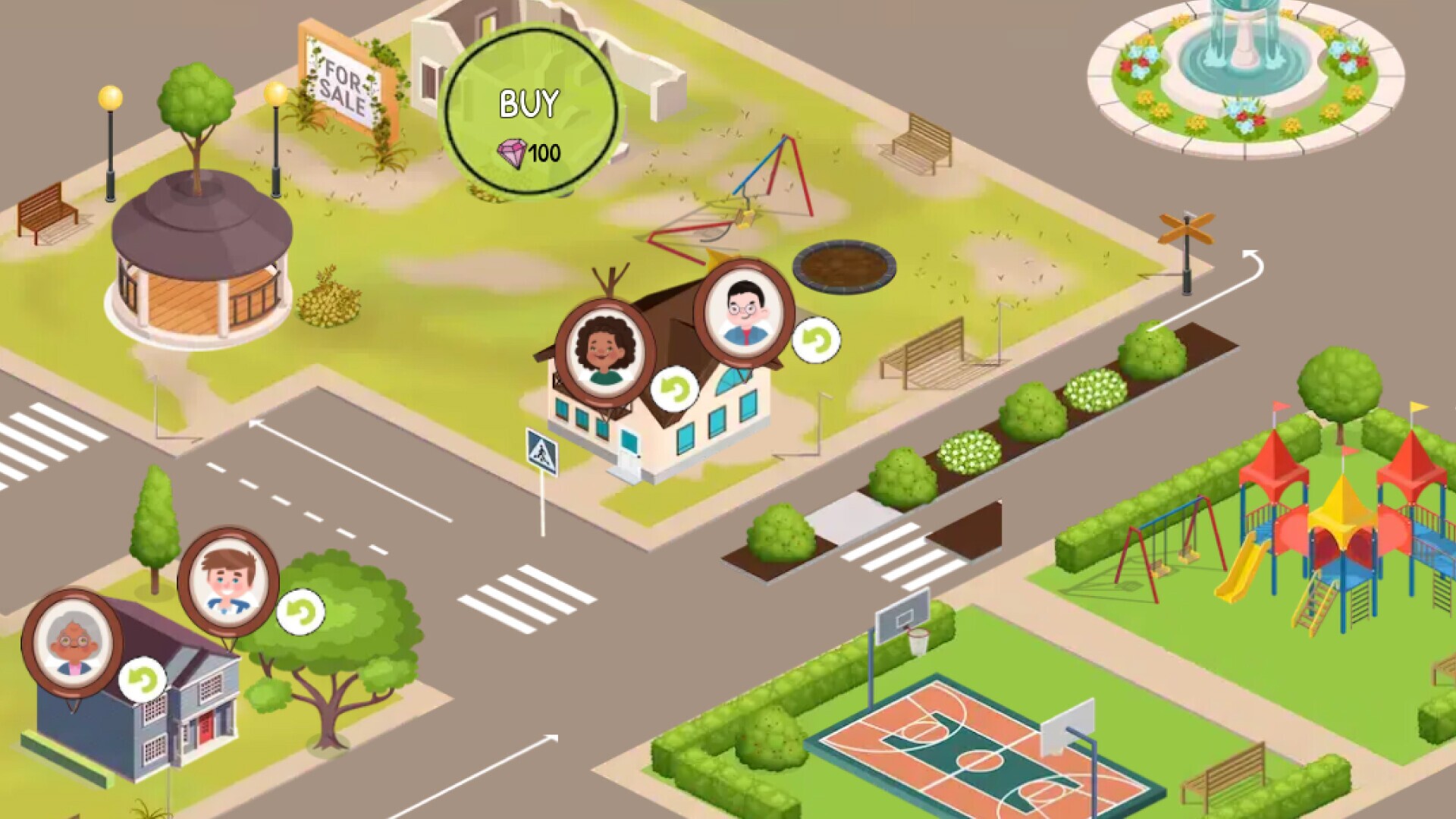This screenshot has height=819, width=1456.
Task: Hit refresh arrow next to brown-haired boy
Action: 300,612
